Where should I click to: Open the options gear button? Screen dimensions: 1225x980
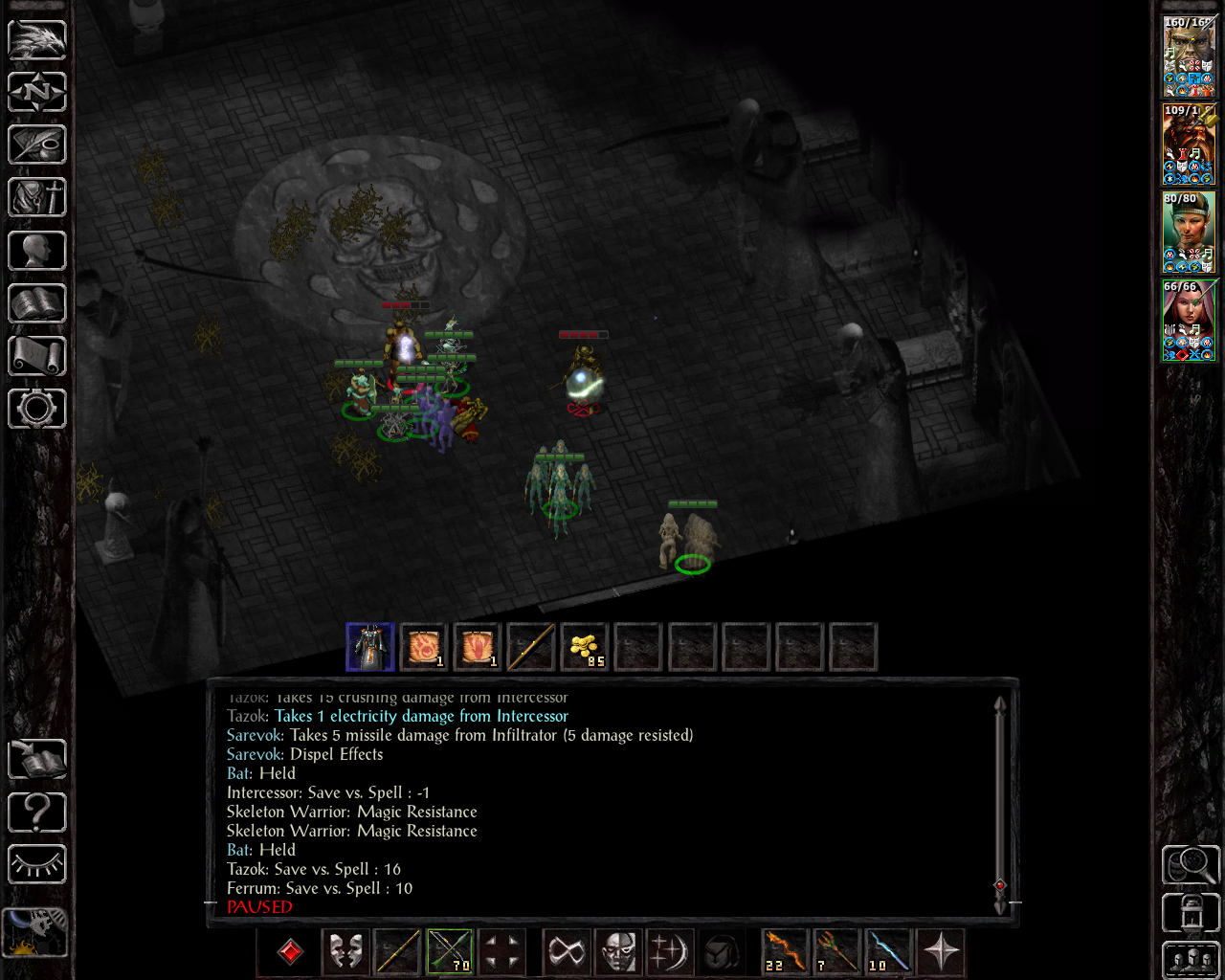[x=36, y=409]
